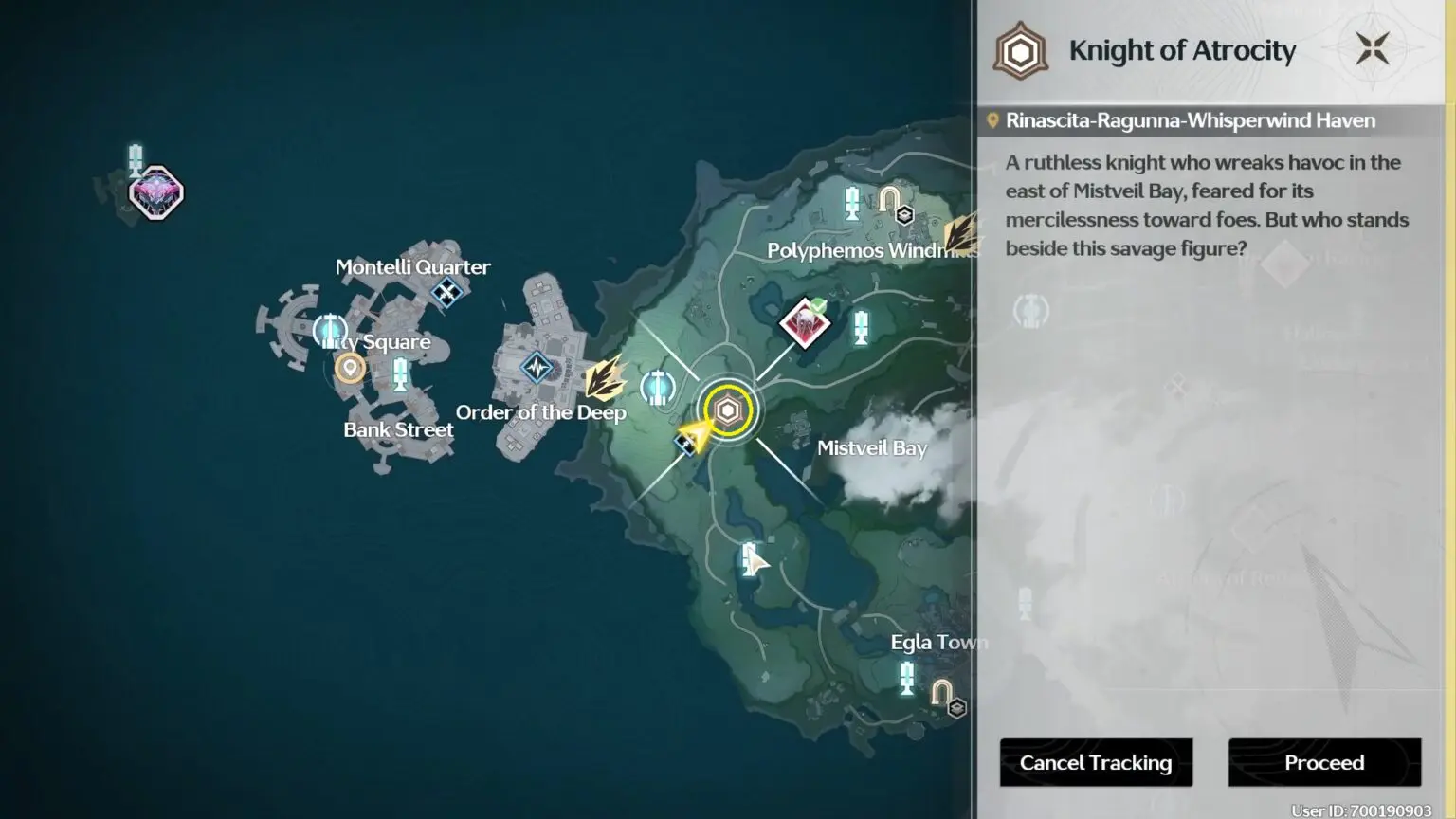
Task: Select the circular nexus icon at City Square
Action: (329, 331)
